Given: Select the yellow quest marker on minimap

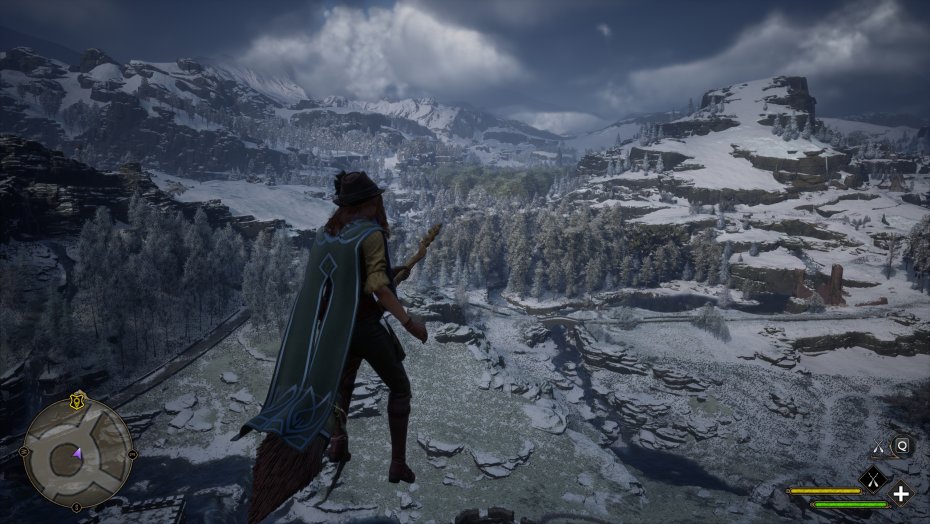Looking at the screenshot, I should pos(78,400).
